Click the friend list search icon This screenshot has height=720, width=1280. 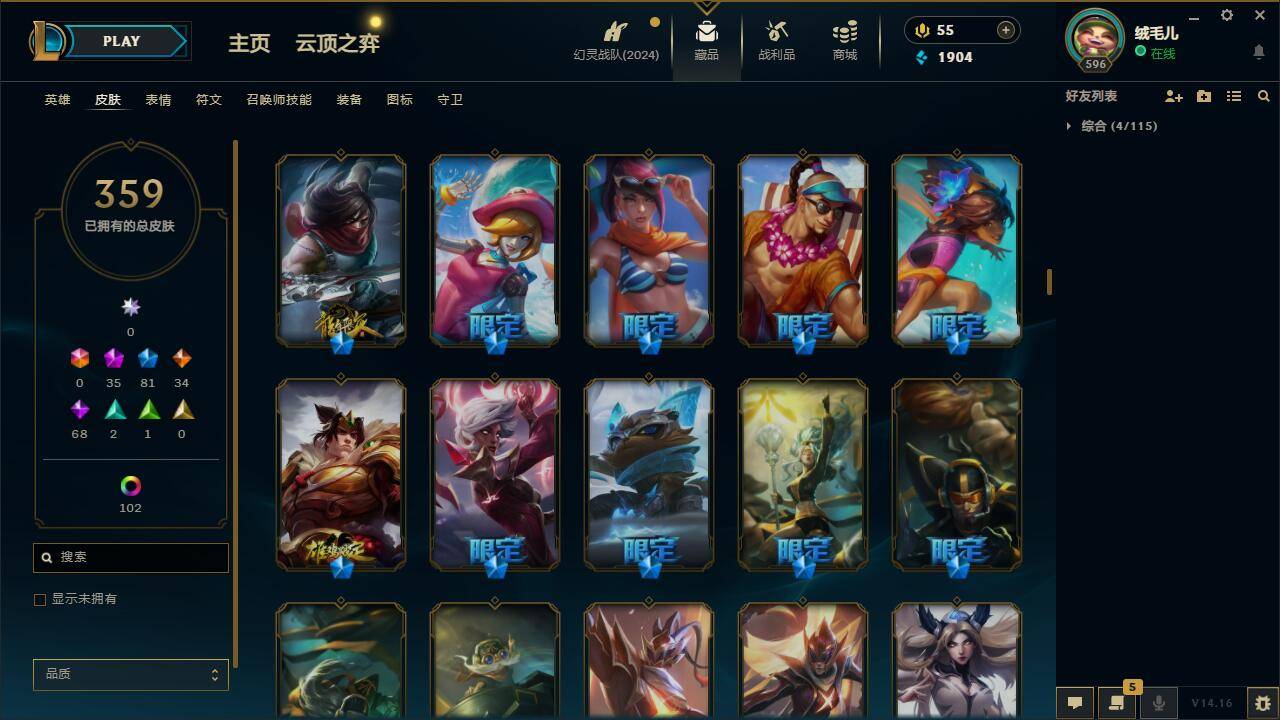point(1264,96)
